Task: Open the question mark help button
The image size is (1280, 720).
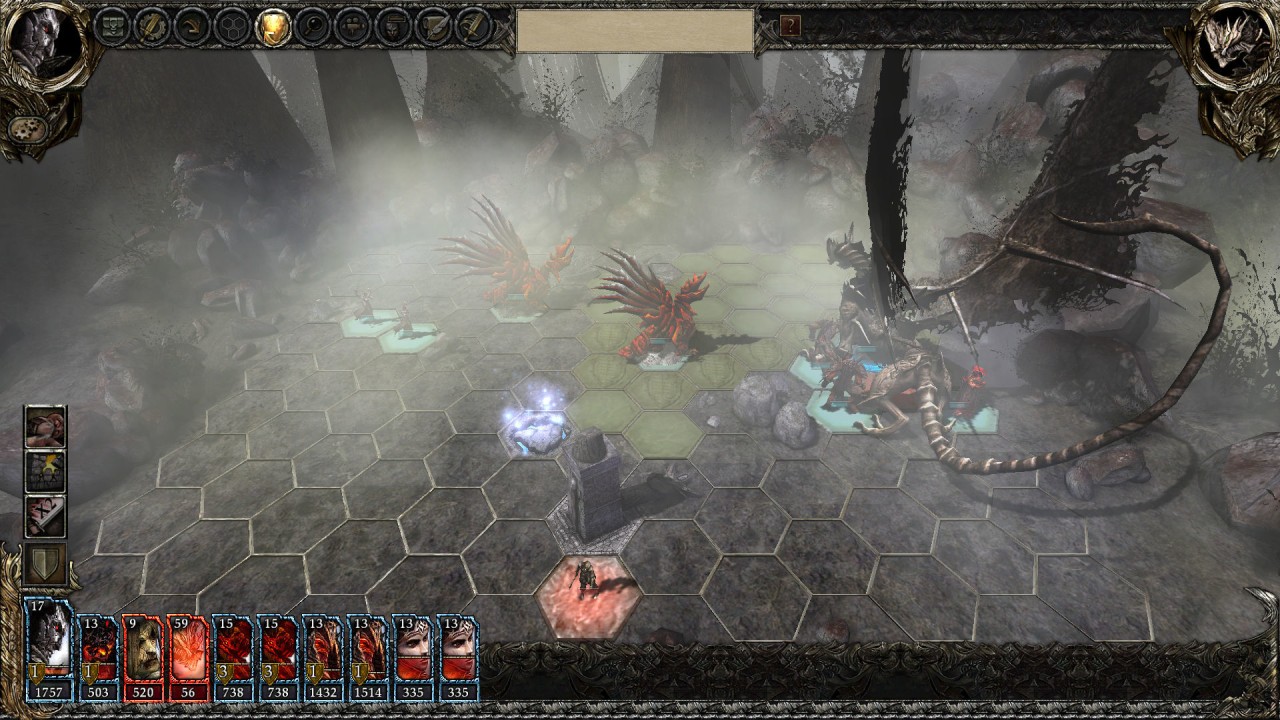Action: tap(790, 26)
